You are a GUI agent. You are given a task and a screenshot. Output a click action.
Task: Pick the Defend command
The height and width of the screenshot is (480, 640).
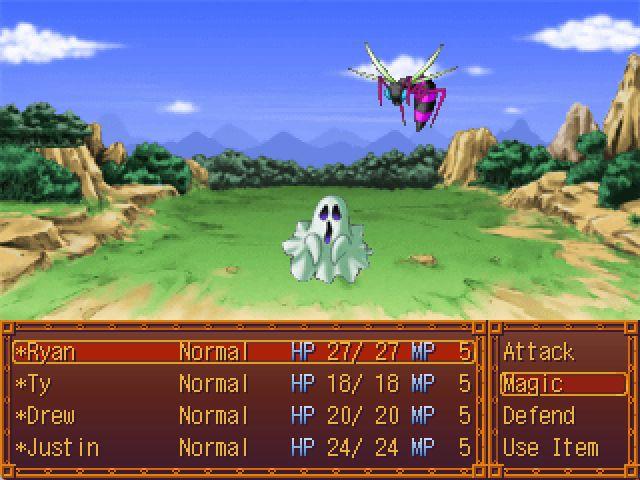coord(538,416)
